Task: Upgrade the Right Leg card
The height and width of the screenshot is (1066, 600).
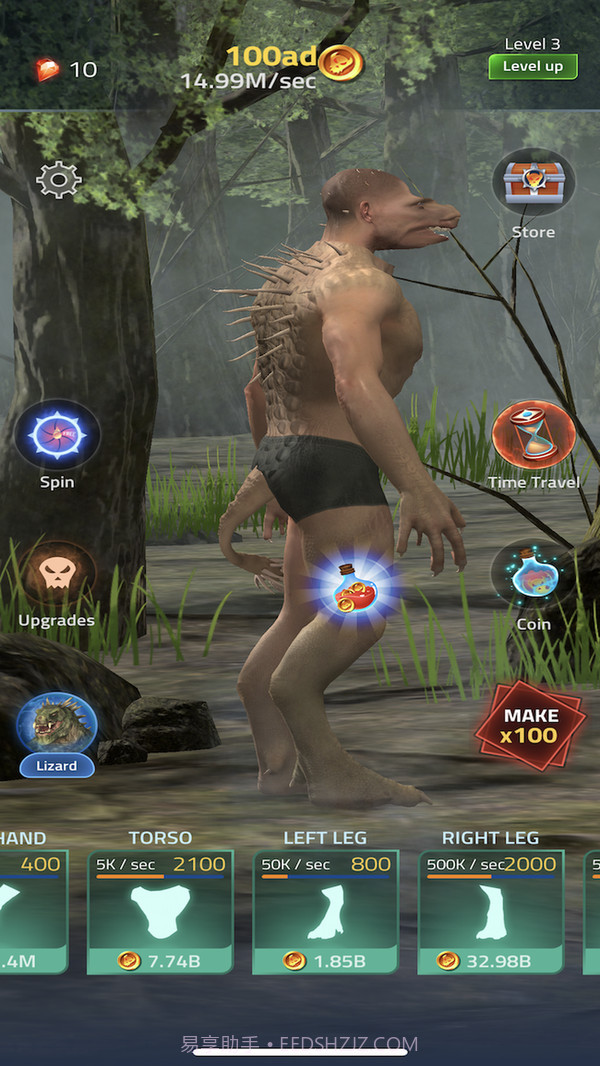Action: pyautogui.click(x=490, y=911)
